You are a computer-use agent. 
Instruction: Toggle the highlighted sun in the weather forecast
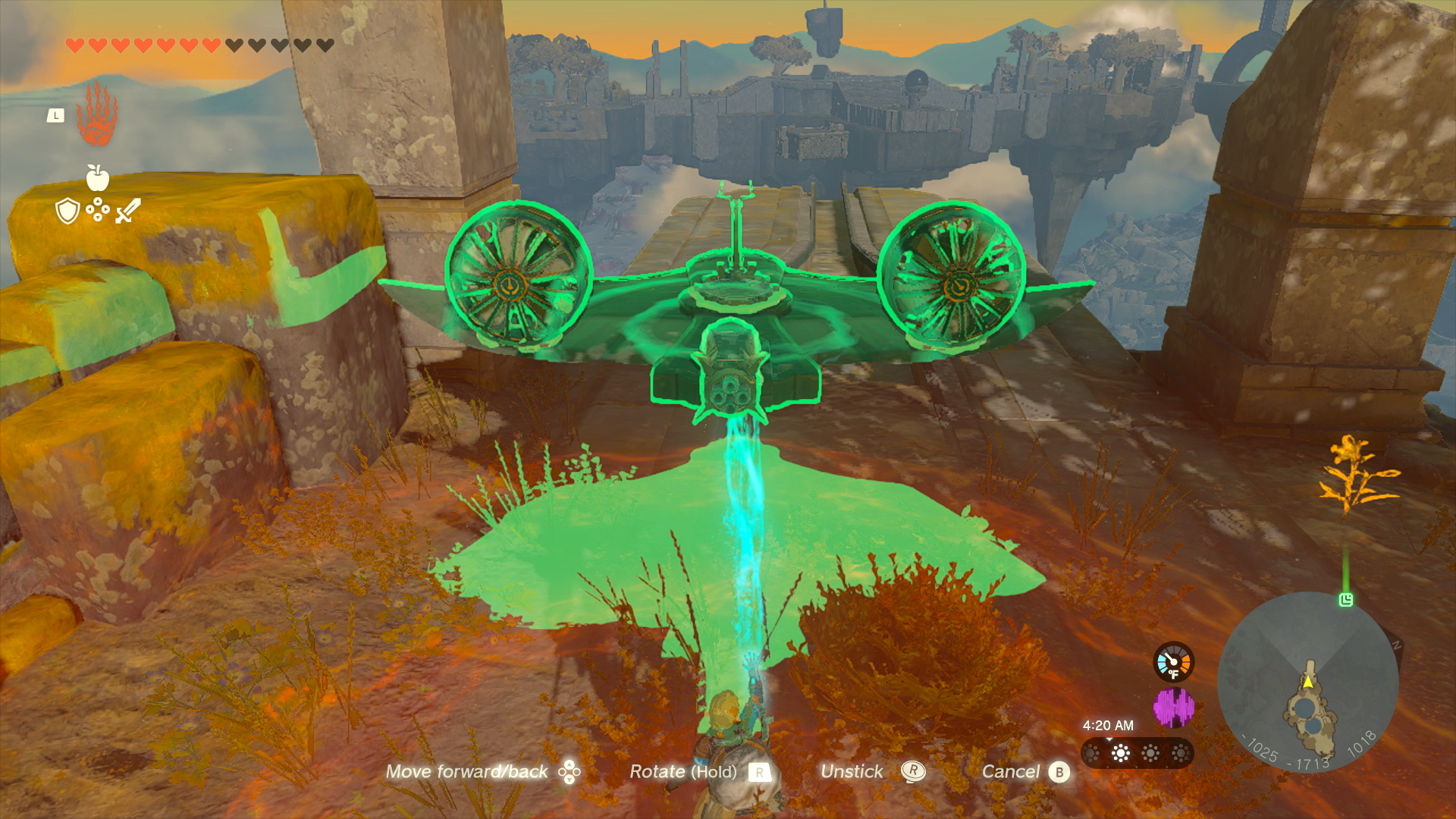pyautogui.click(x=1120, y=754)
